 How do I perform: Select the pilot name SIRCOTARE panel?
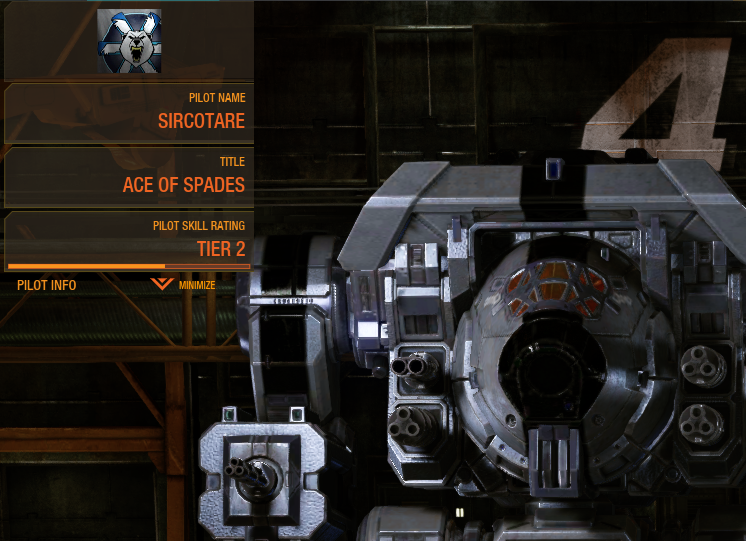click(x=127, y=113)
